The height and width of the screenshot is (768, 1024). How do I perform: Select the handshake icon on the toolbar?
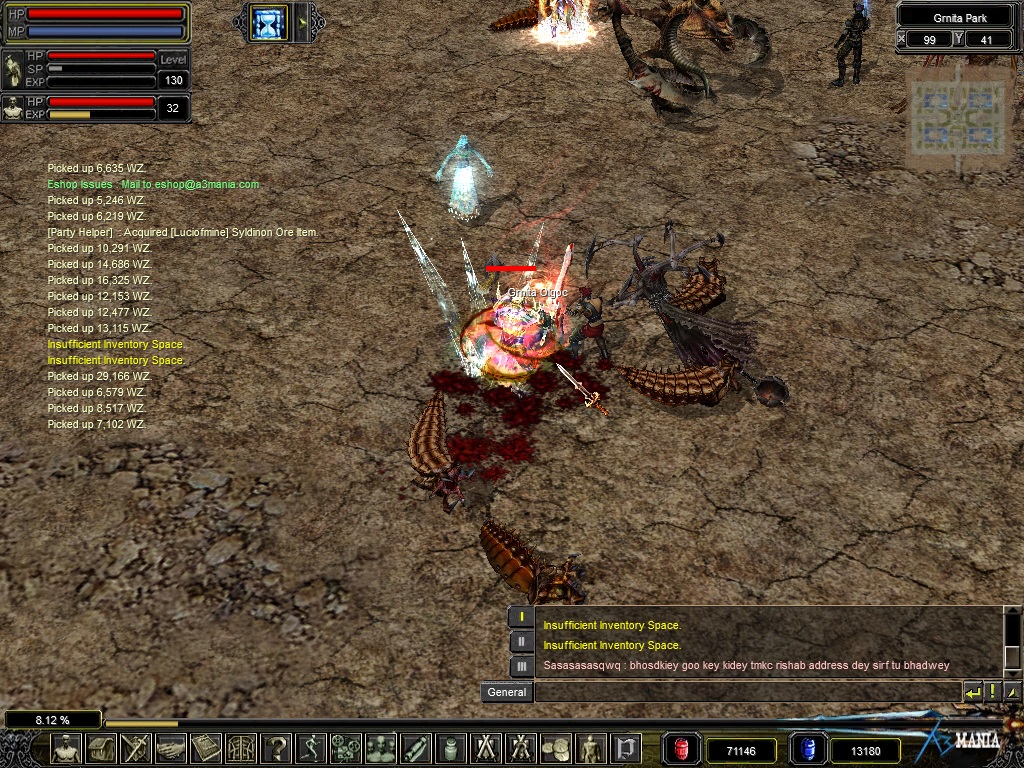(x=172, y=748)
